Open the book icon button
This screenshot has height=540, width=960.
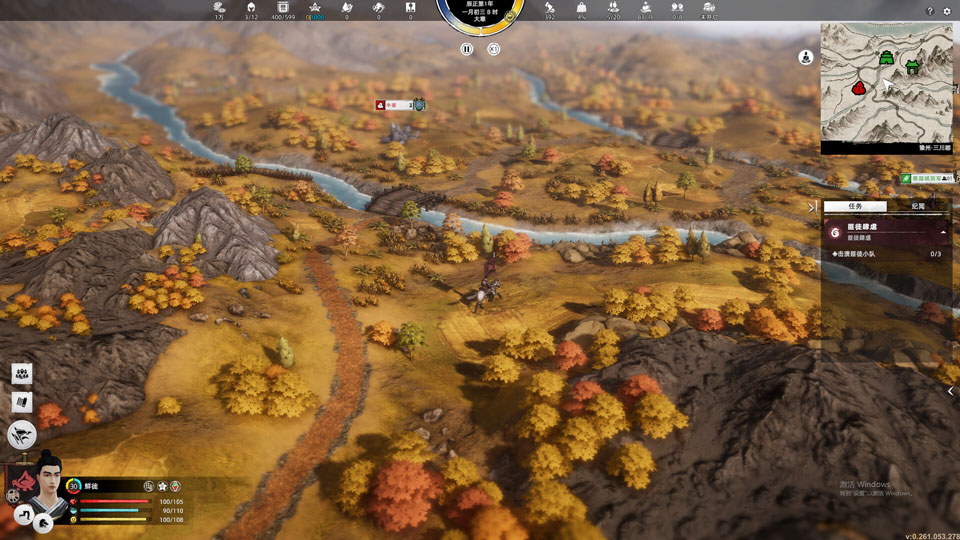[x=21, y=402]
